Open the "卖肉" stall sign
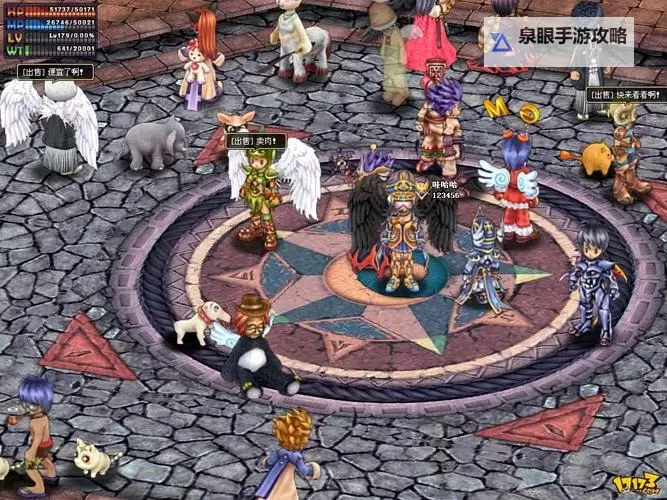The image size is (667, 500). click(256, 141)
